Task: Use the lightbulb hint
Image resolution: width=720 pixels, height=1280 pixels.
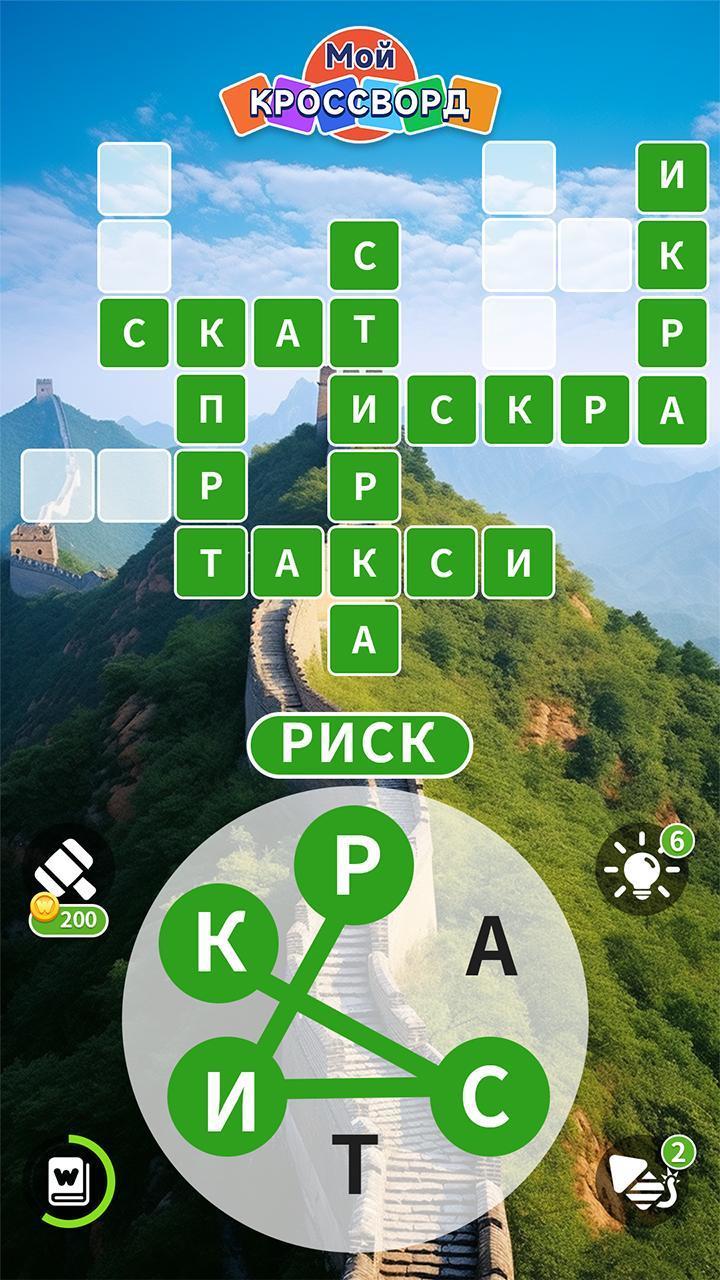Action: (640, 868)
